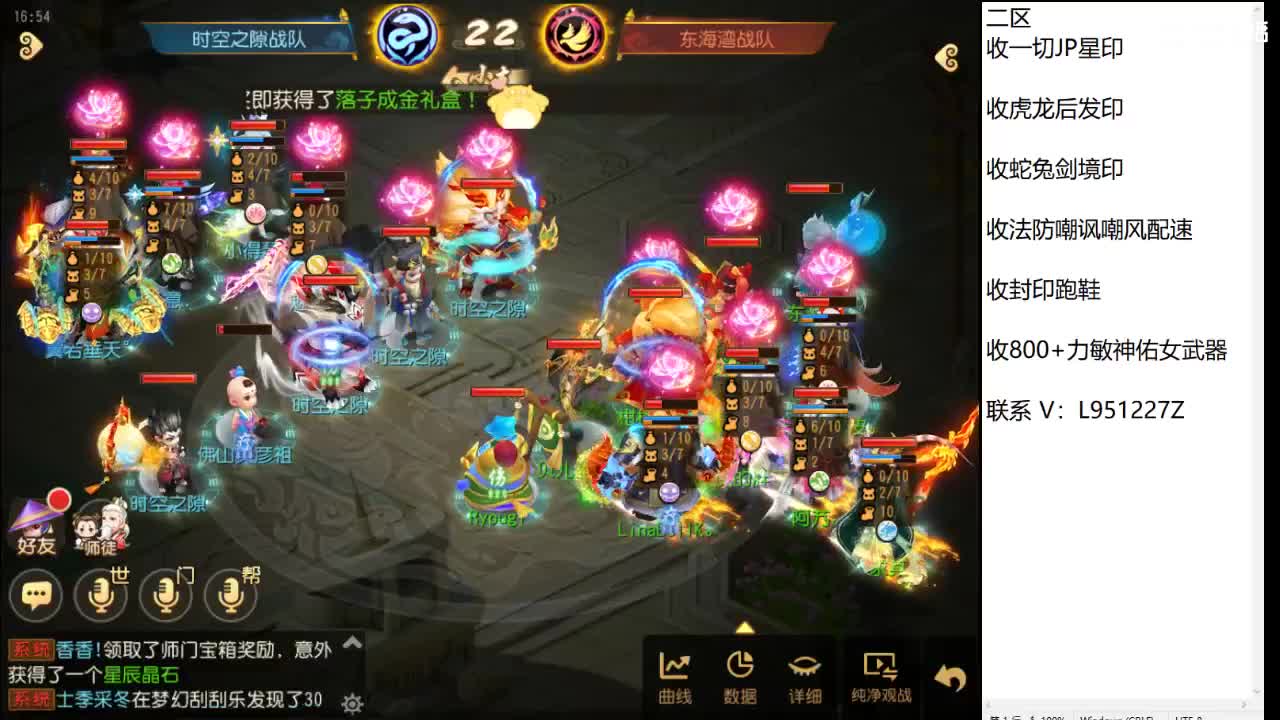This screenshot has width=1280, height=720.
Task: Collapse the bottom action panel via yellow triangle
Action: pos(744,629)
